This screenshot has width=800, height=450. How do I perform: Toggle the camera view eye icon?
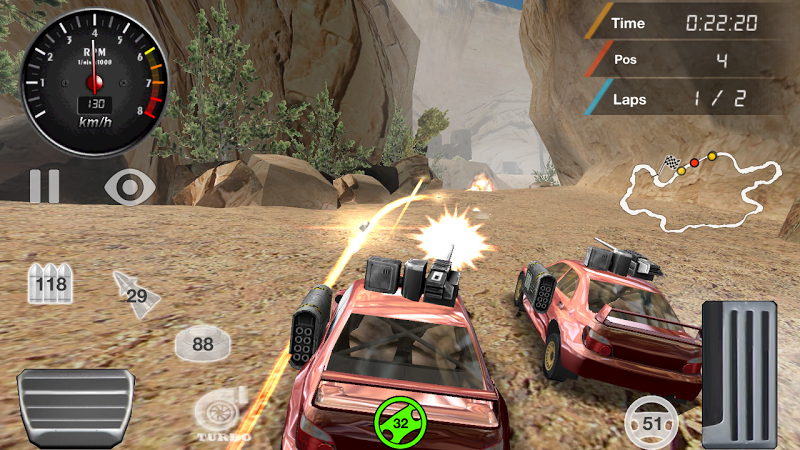pyautogui.click(x=131, y=186)
